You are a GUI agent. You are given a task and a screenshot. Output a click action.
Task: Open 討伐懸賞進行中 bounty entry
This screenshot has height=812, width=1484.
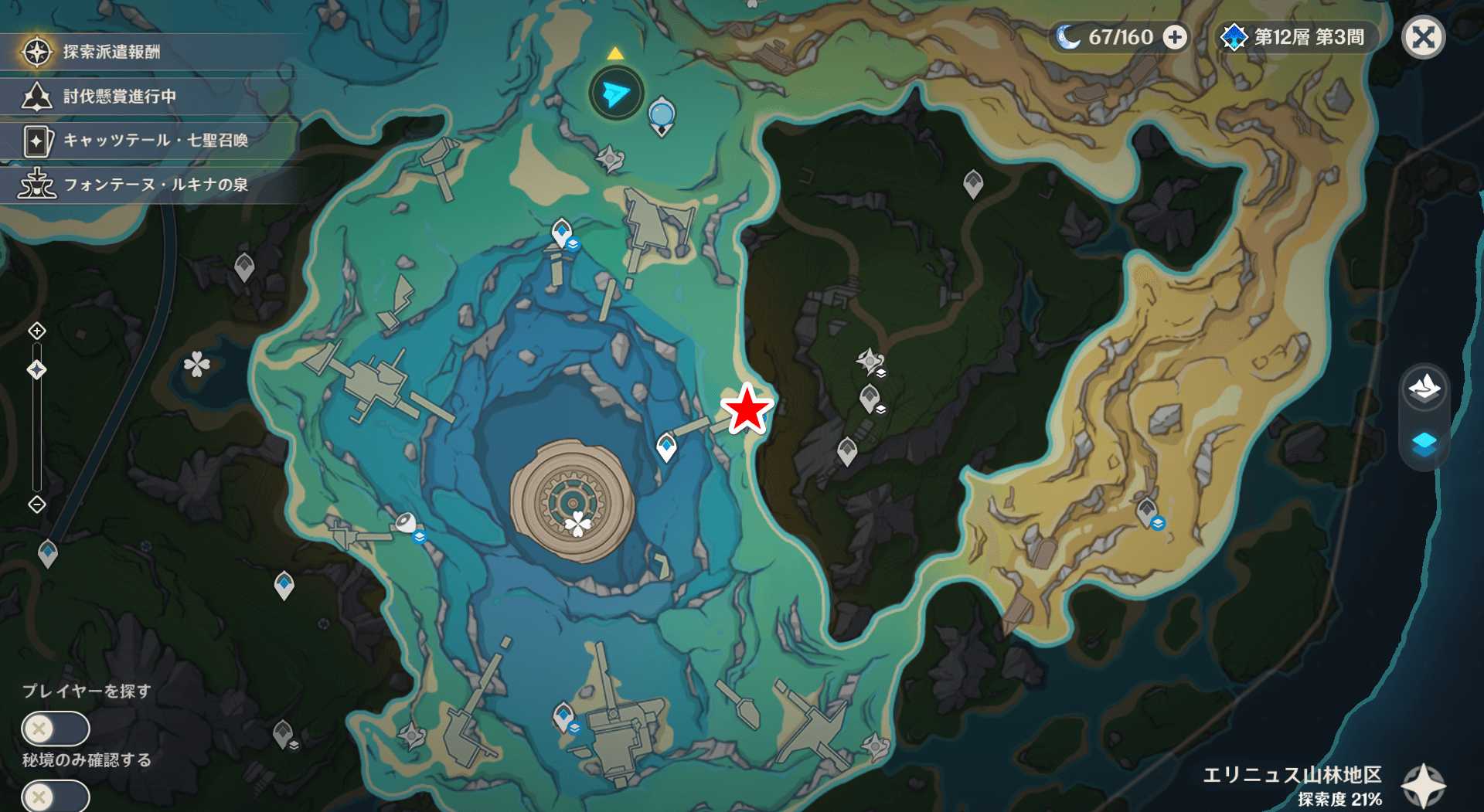click(x=119, y=96)
